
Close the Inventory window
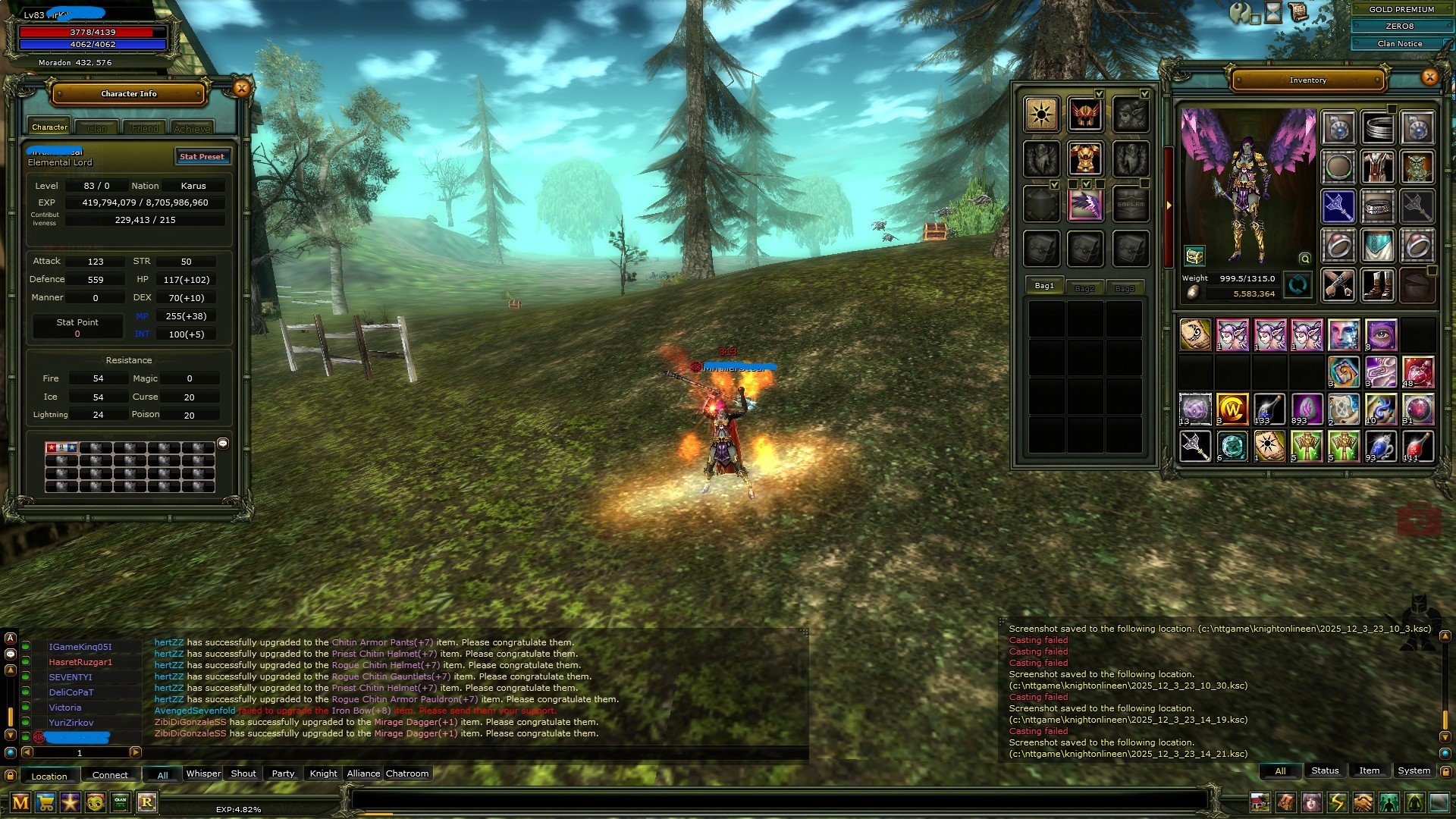point(1429,77)
